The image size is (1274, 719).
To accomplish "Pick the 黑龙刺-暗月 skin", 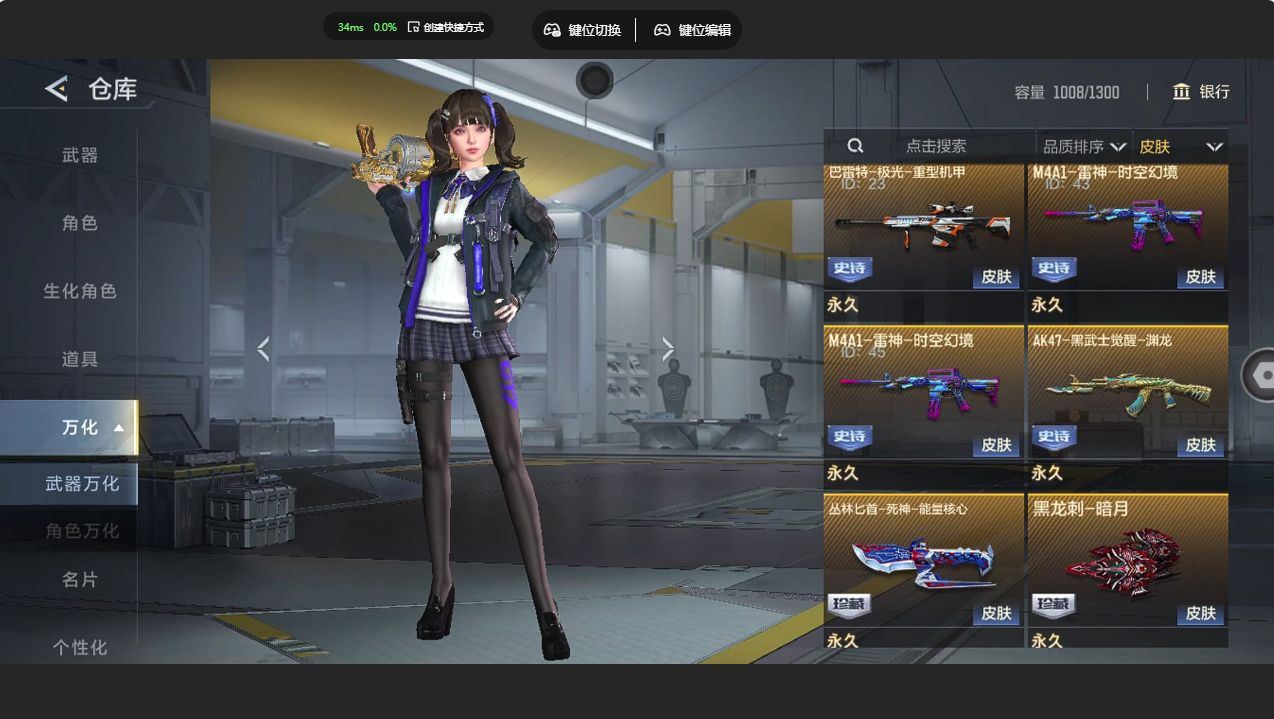I will click(1127, 560).
